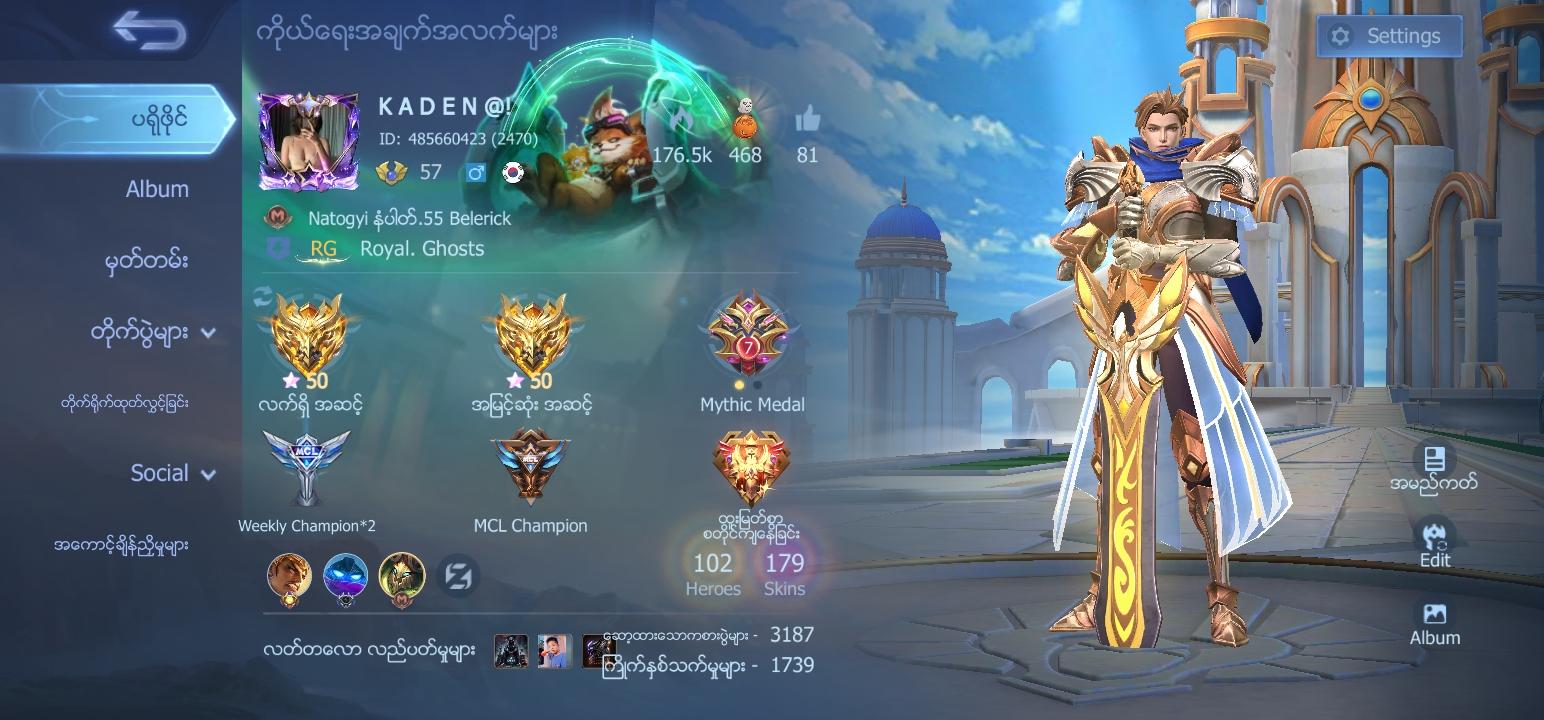1544x720 pixels.
Task: Click a recent visitor's avatar thumbnail
Action: click(x=510, y=650)
